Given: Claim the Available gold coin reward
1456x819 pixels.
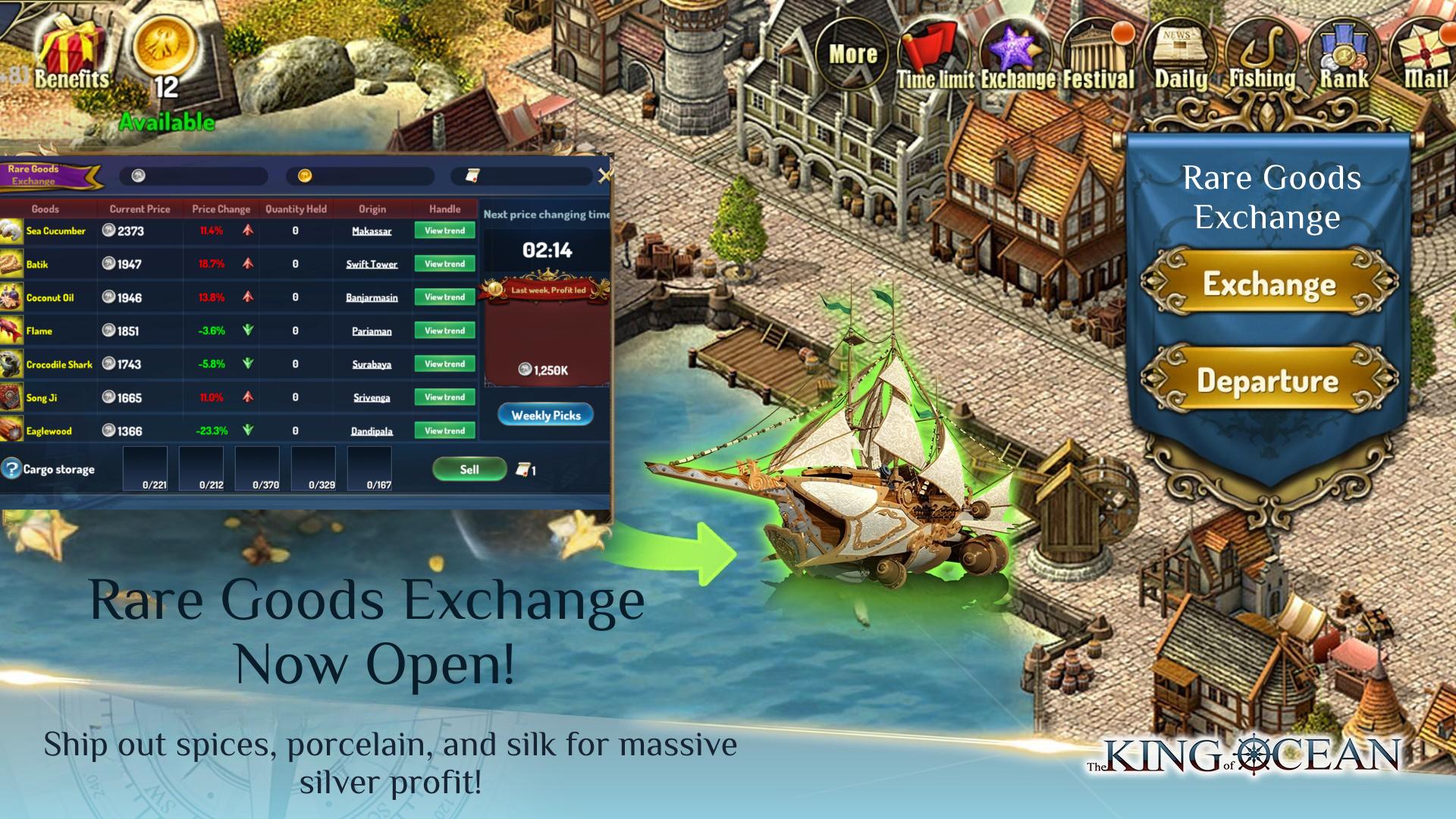Looking at the screenshot, I should (165, 61).
